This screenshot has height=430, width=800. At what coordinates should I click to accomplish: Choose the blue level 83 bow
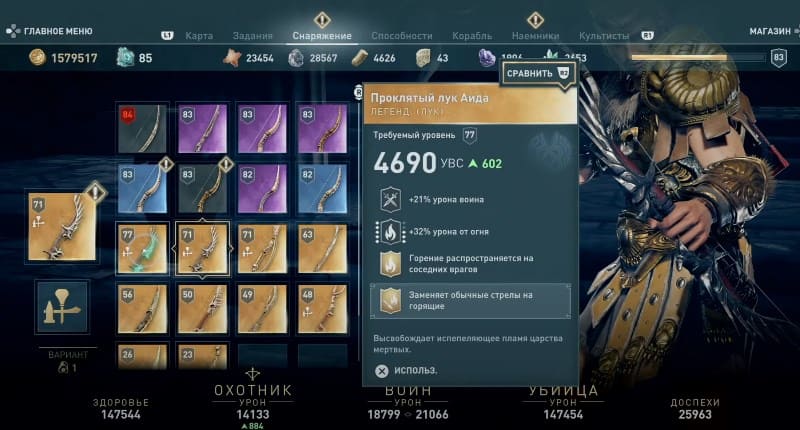point(143,189)
